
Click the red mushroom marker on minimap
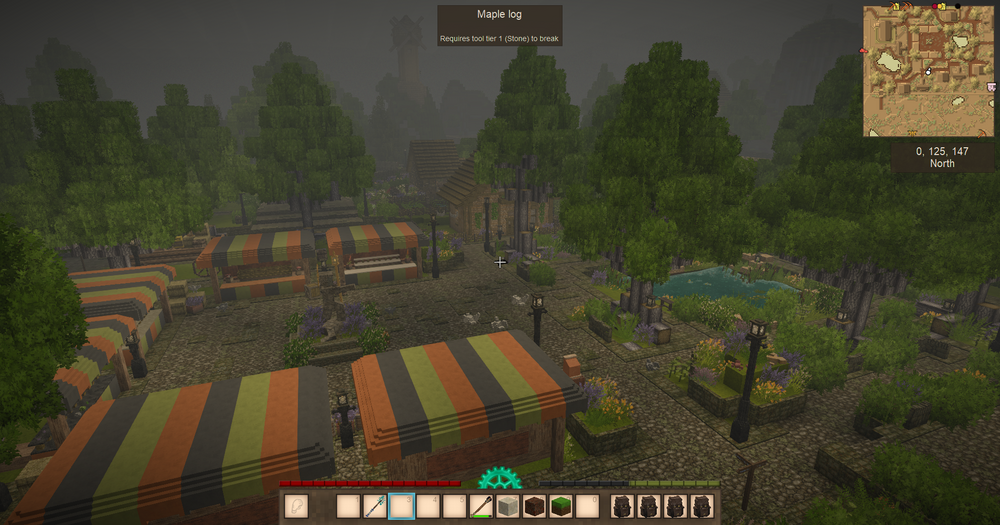click(864, 50)
